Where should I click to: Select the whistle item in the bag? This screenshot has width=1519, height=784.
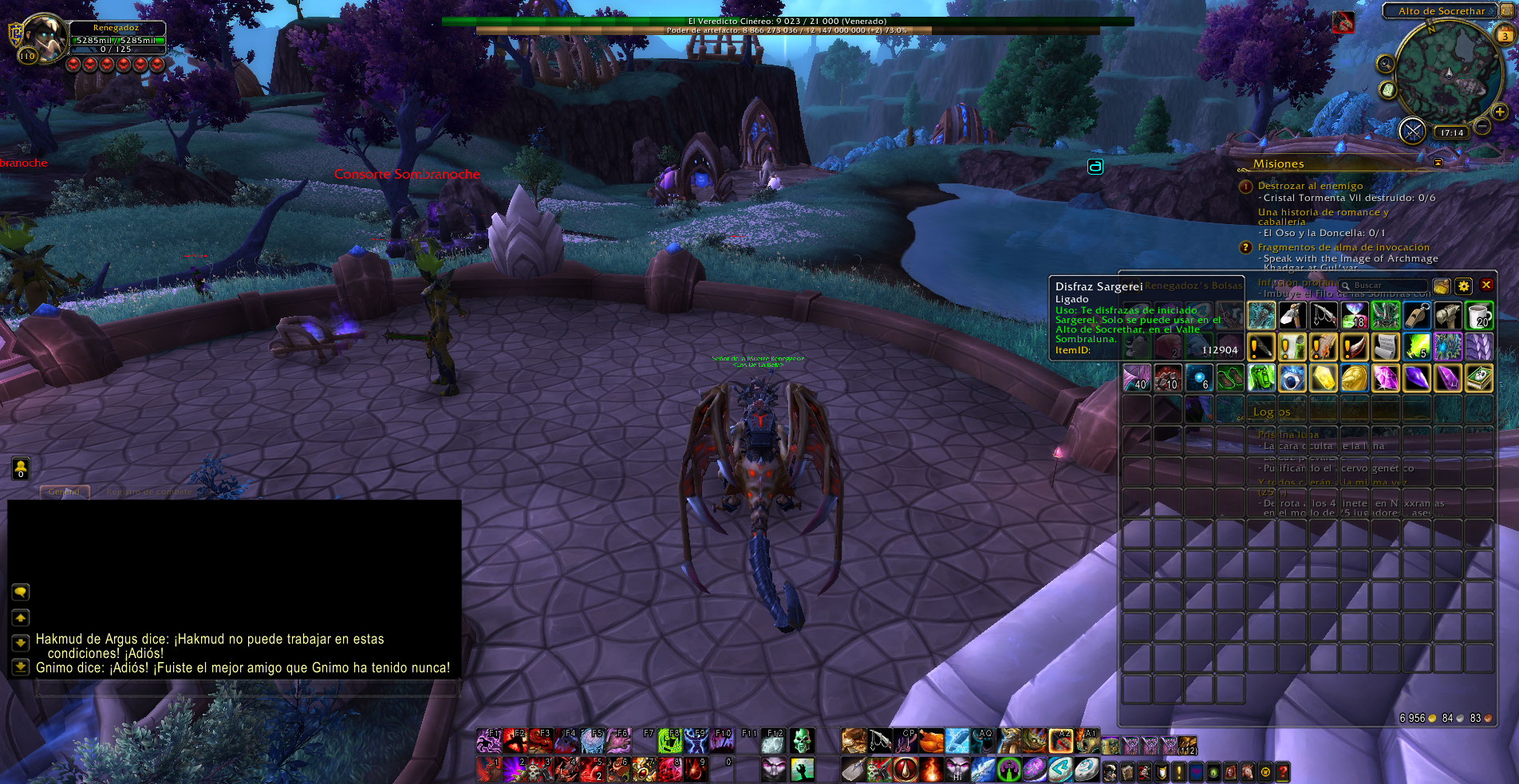(1416, 315)
